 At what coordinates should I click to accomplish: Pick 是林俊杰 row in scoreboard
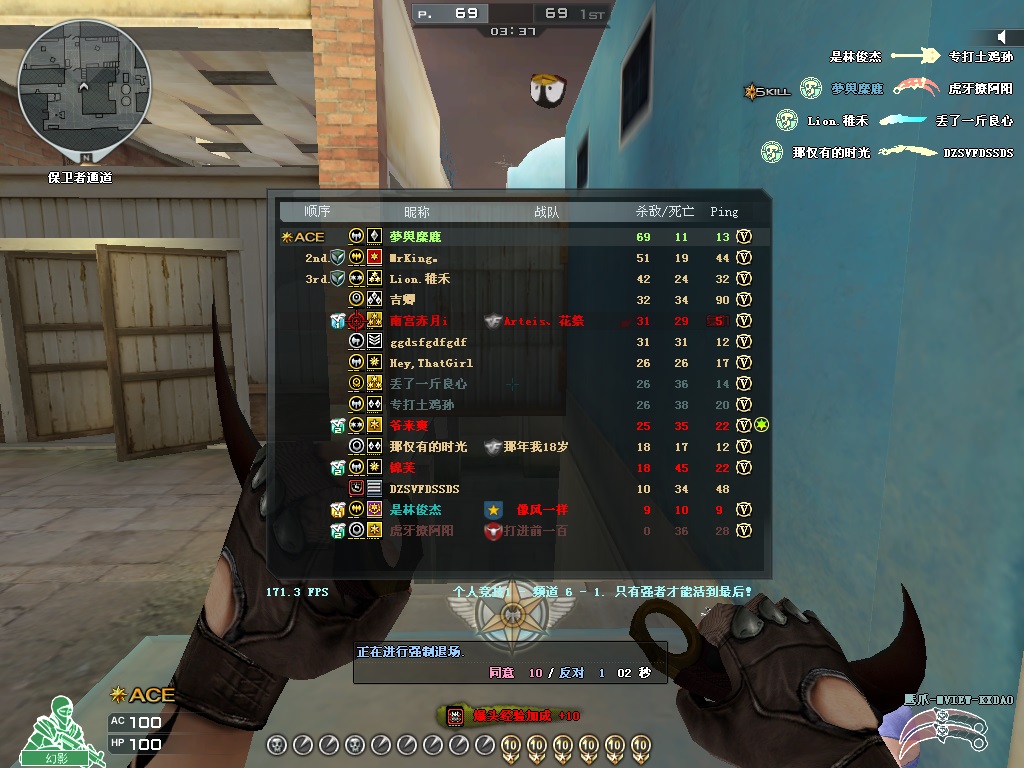(415, 510)
